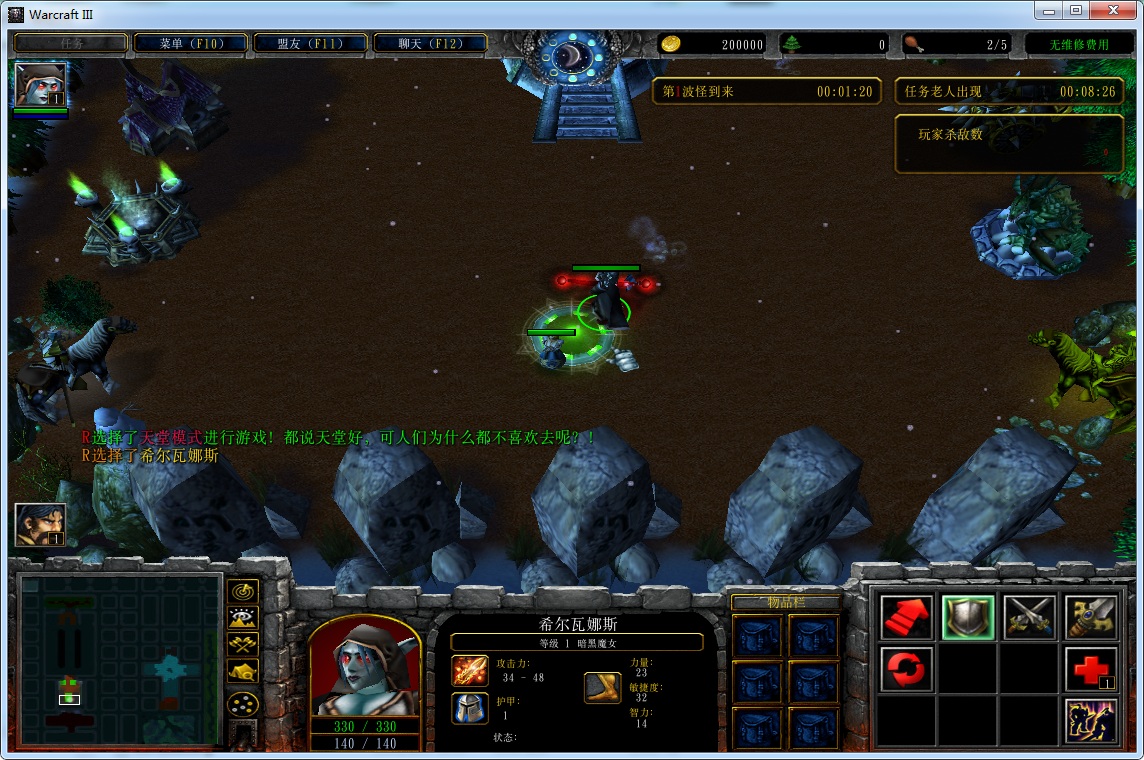Screen dimensions: 1144x760
Task: Choose the red arrow Move command
Action: click(907, 617)
